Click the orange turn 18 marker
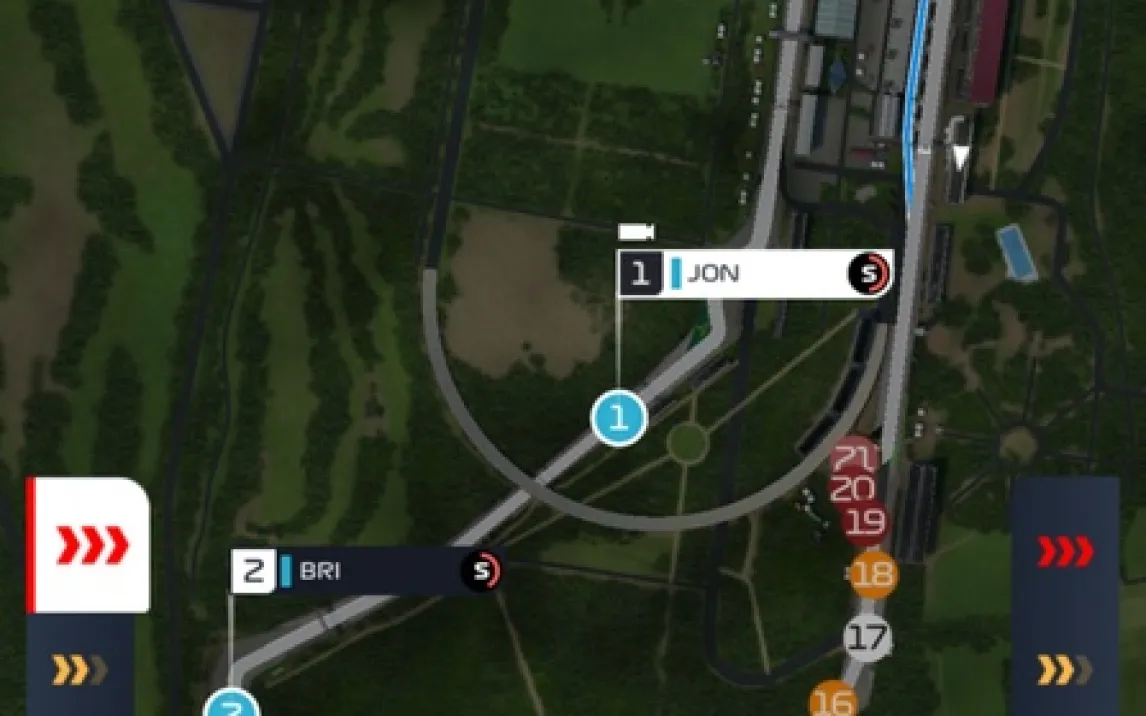Screen dimensions: 1146x716 coord(873,574)
